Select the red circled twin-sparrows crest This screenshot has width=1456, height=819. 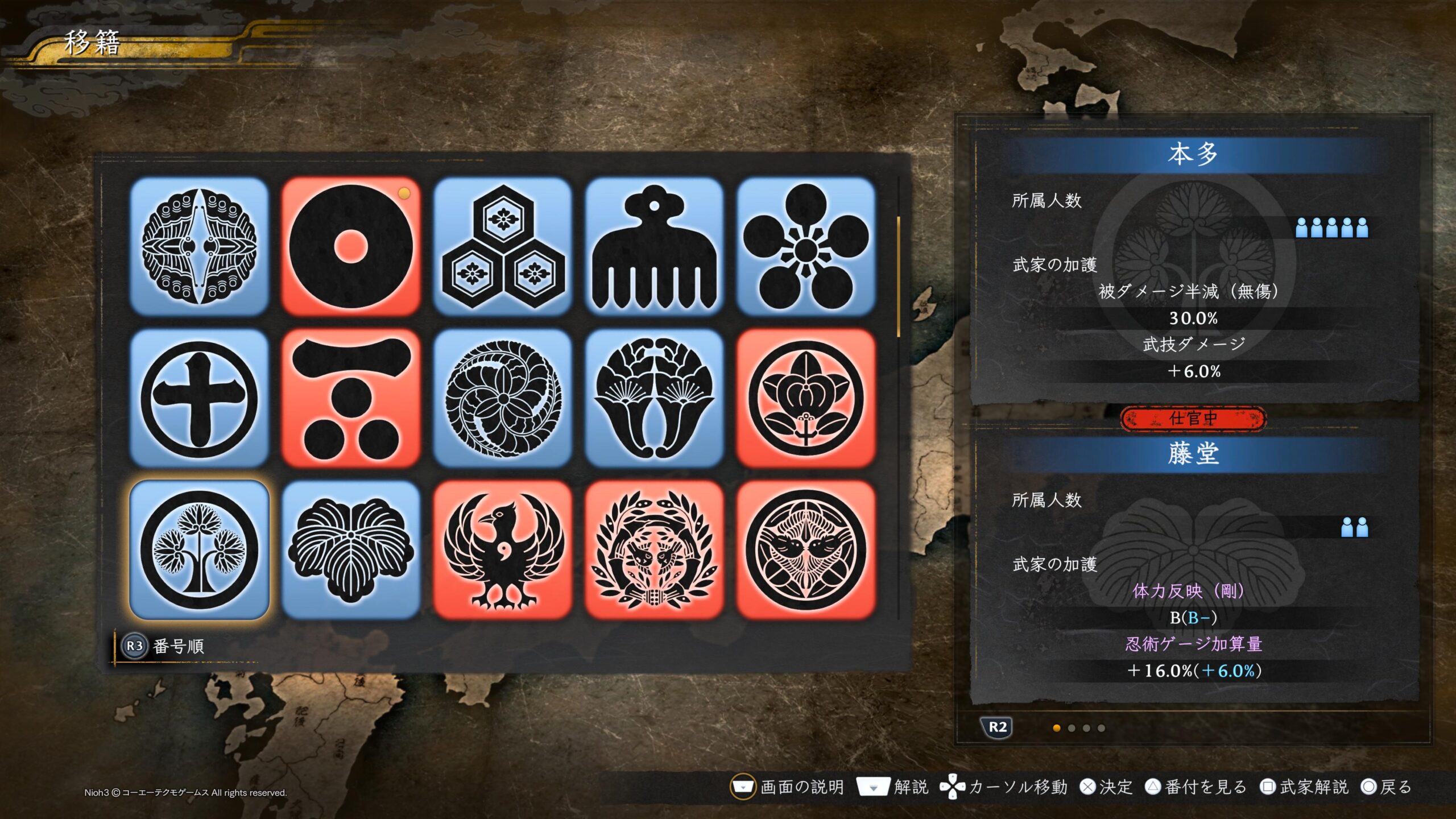click(806, 550)
